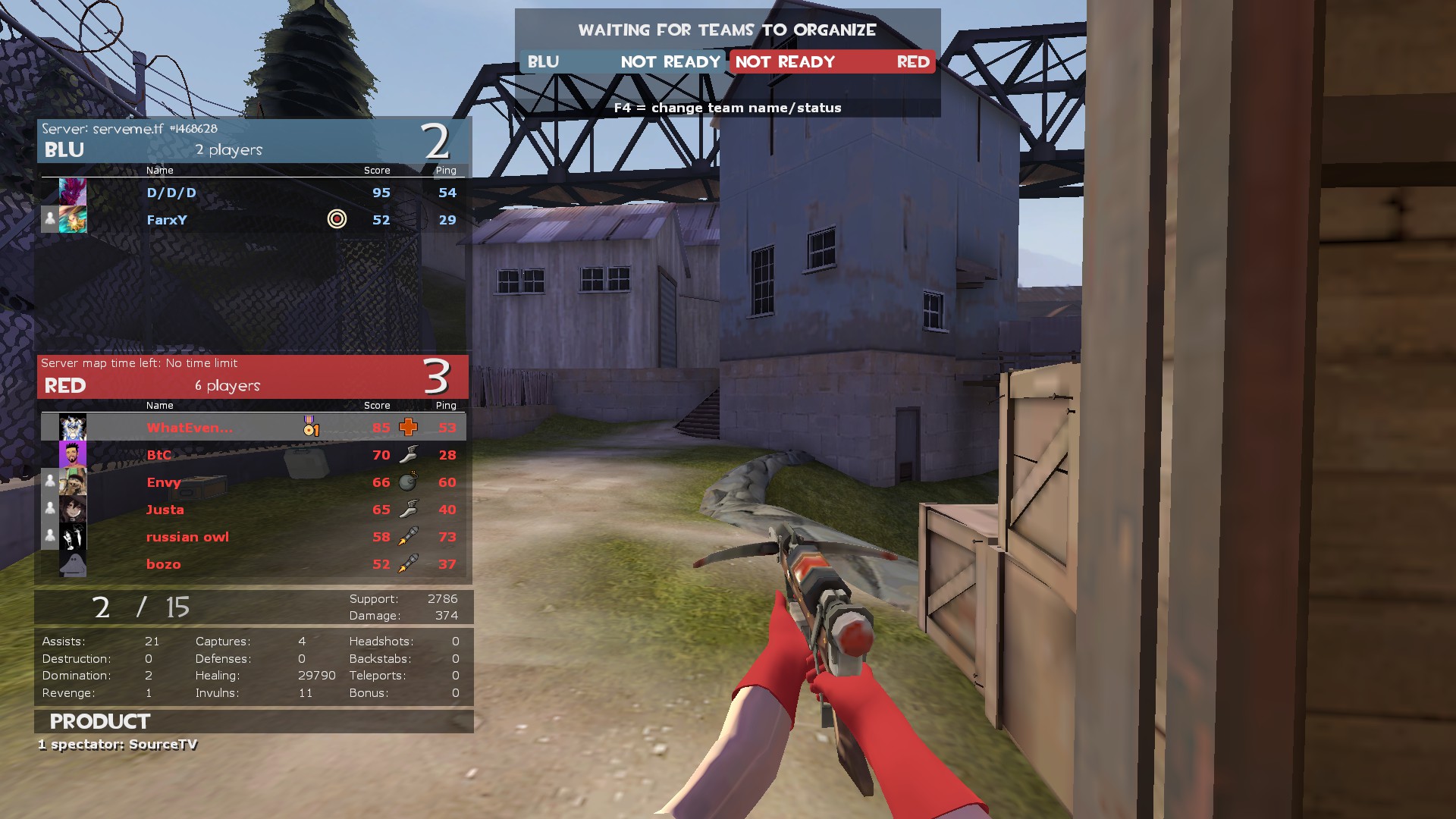Image resolution: width=1456 pixels, height=819 pixels.
Task: Select Envy's row on the scoreboard
Action: click(x=163, y=482)
